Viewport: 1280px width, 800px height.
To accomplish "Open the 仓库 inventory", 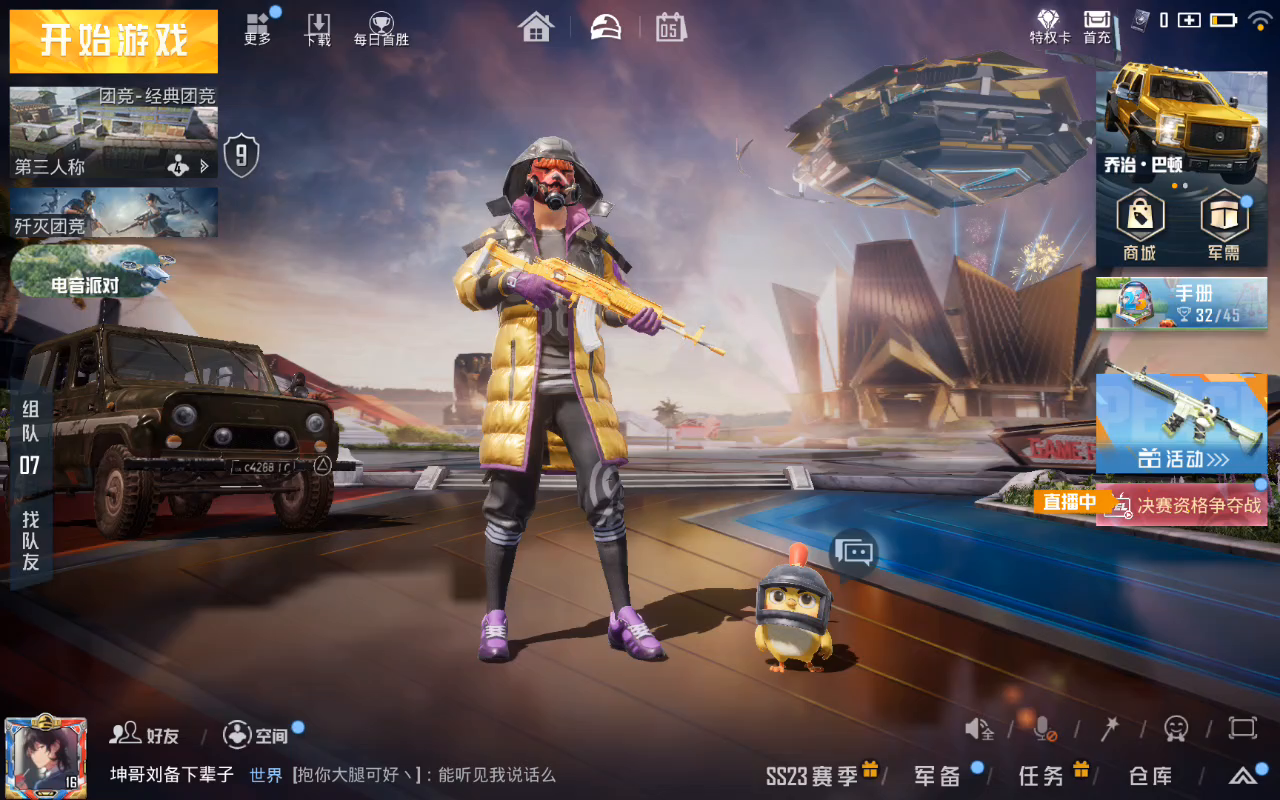I will (1150, 775).
